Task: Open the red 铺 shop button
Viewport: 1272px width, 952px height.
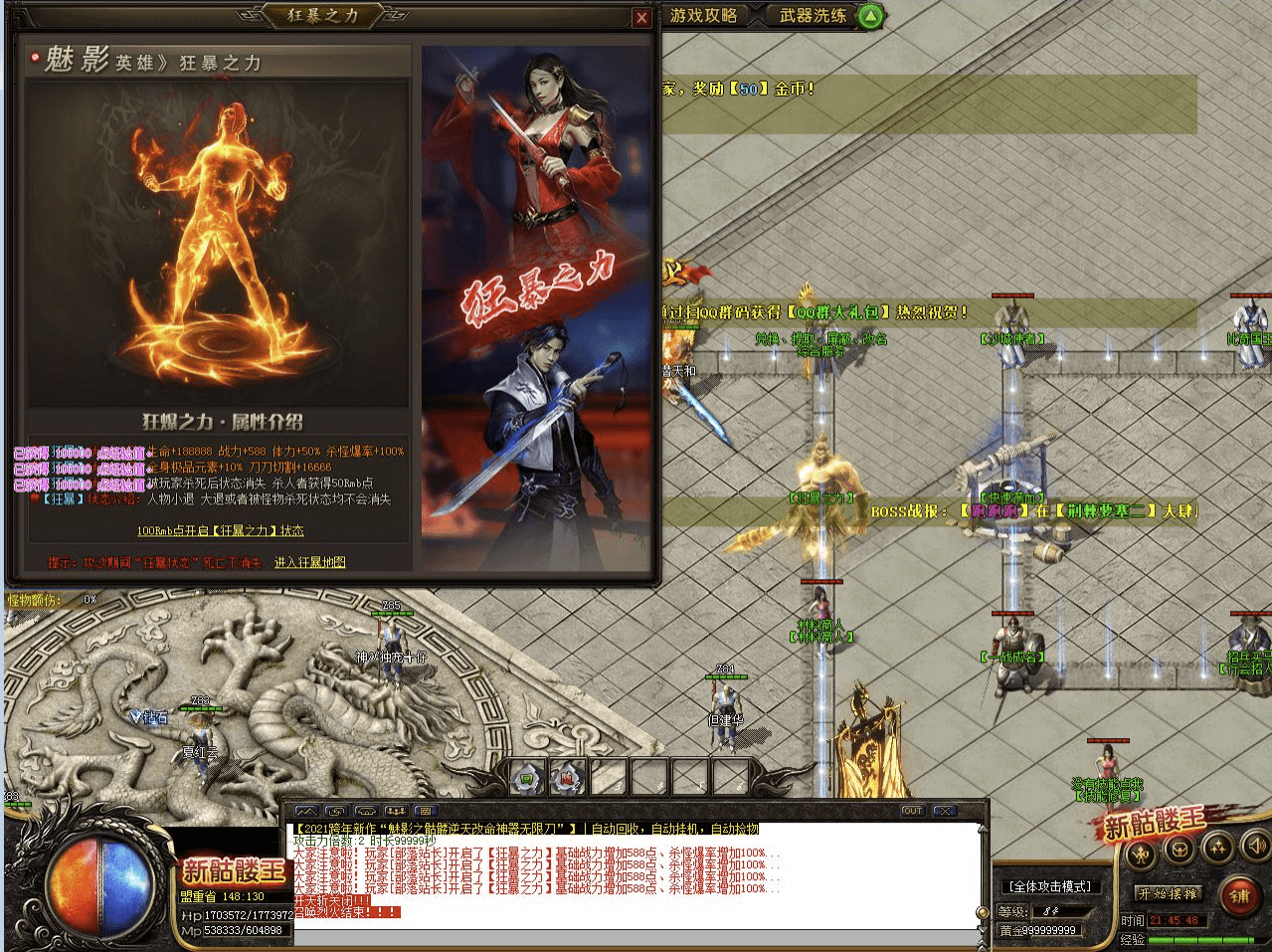Action: 1239,895
